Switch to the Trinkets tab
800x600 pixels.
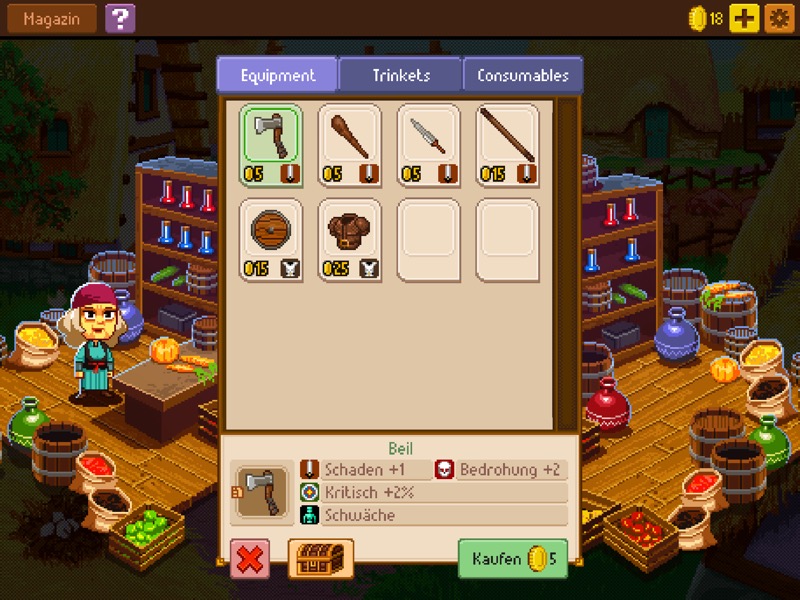400,75
